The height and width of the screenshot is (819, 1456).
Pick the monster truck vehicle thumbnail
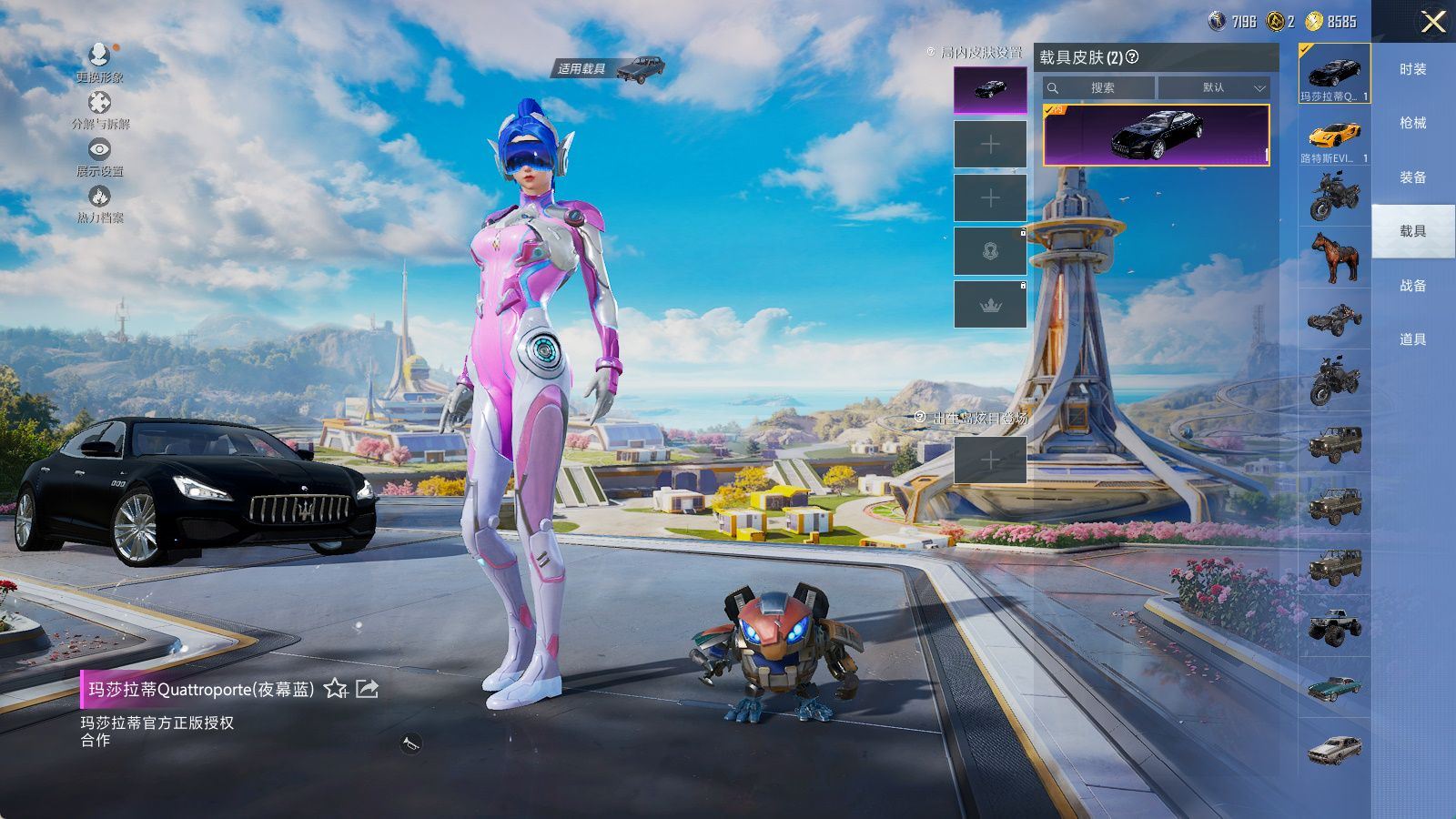(x=1334, y=626)
